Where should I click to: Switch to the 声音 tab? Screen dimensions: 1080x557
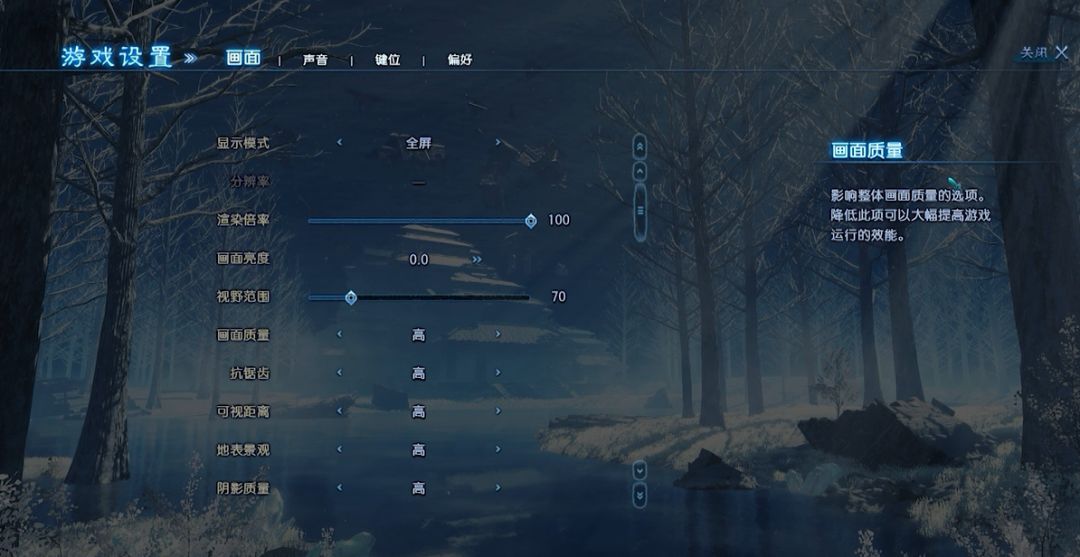point(315,60)
